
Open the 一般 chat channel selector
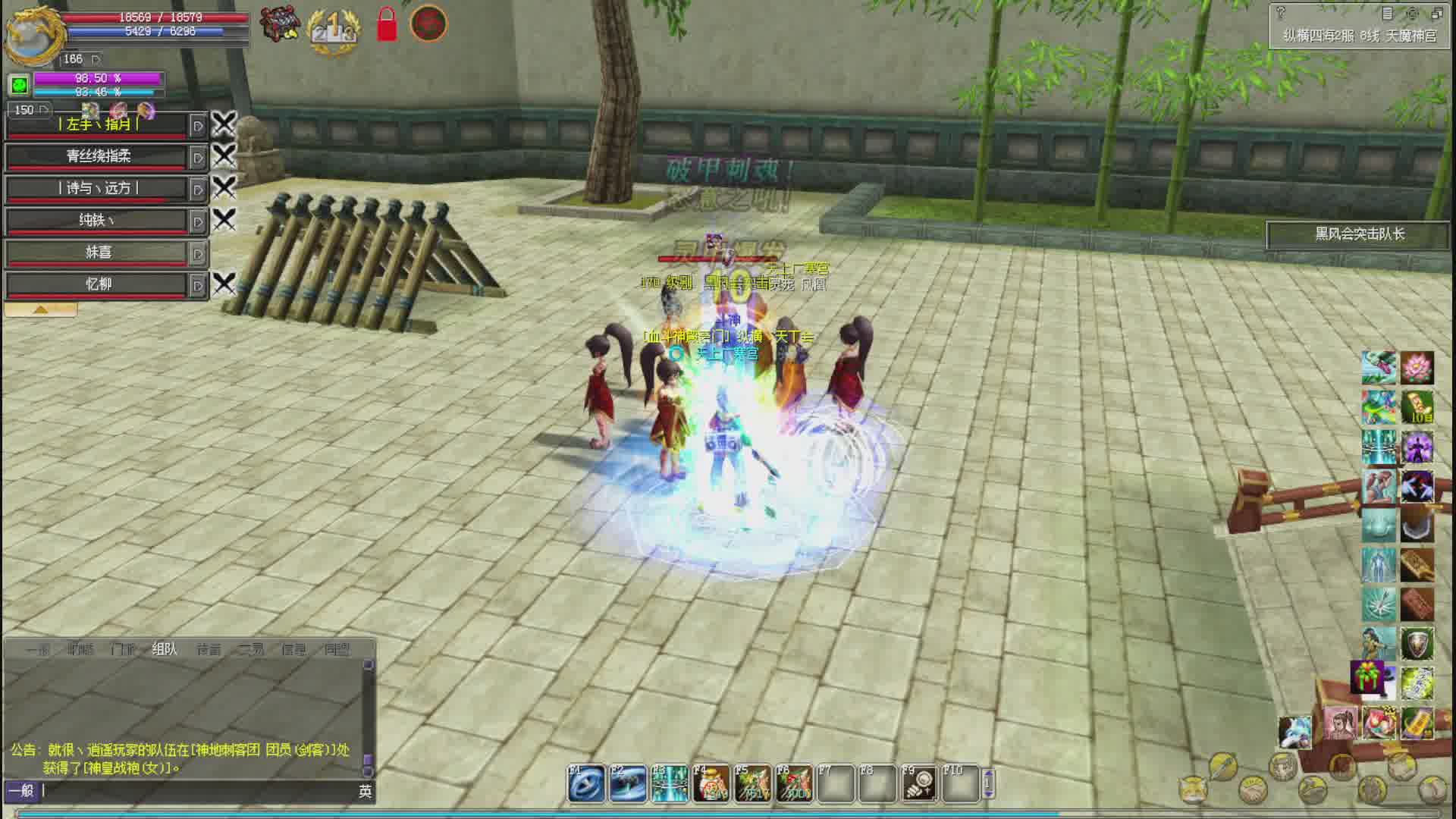21,791
